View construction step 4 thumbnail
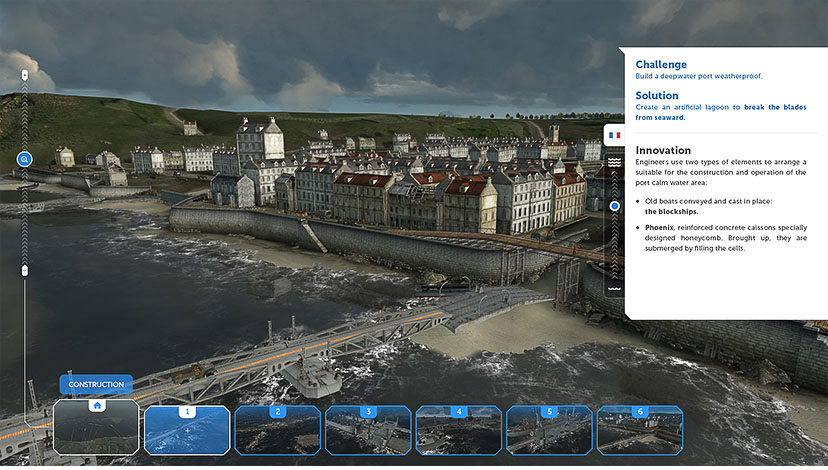This screenshot has width=828, height=470. coord(459,430)
